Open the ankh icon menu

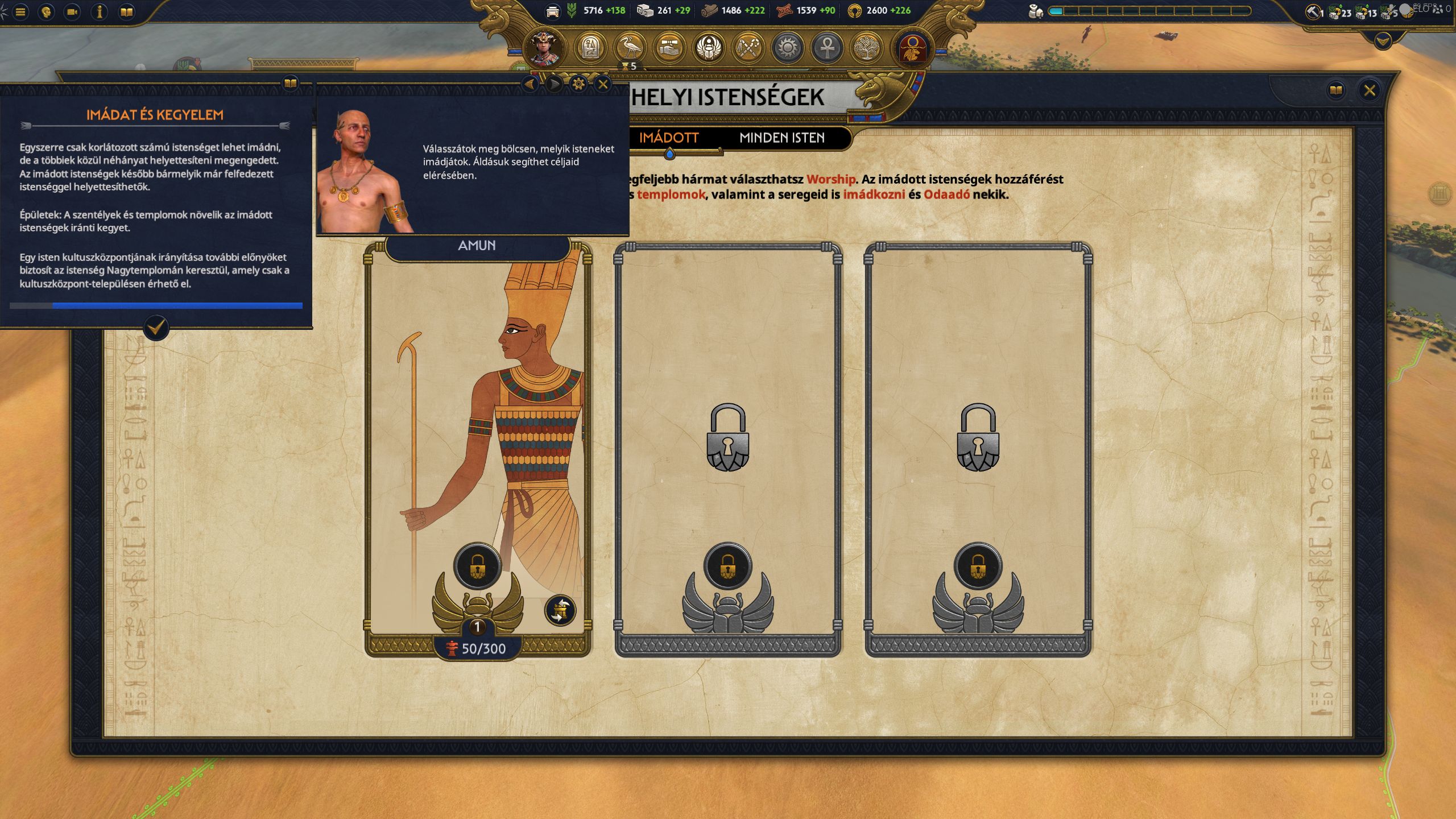(x=828, y=47)
